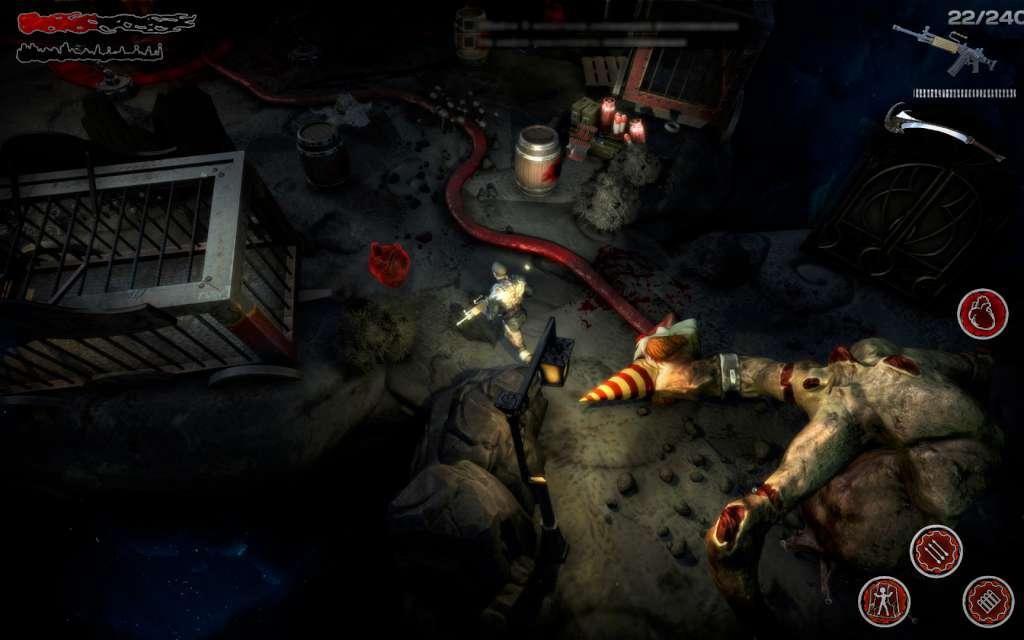Select the assault rifle weapon icon
This screenshot has height=640, width=1024.
coord(943,47)
